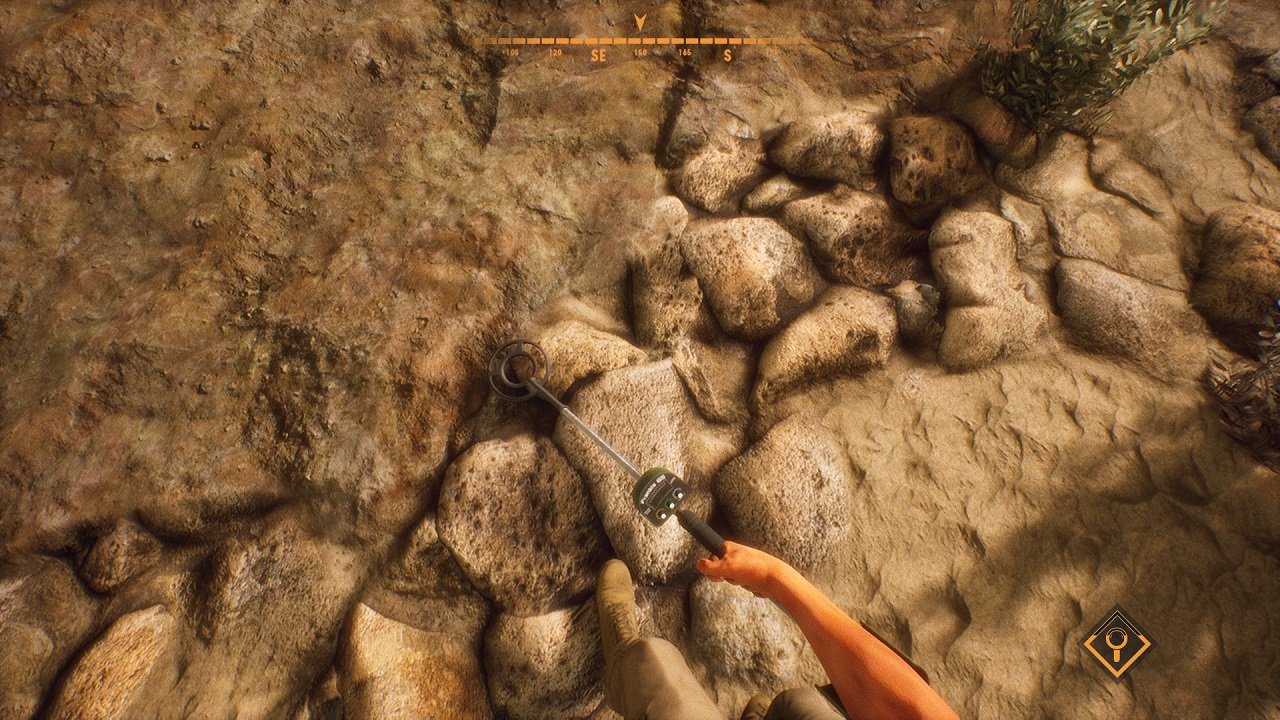Toggle the detector's top white-dot knob
The width and height of the screenshot is (1280, 720).
(678, 494)
